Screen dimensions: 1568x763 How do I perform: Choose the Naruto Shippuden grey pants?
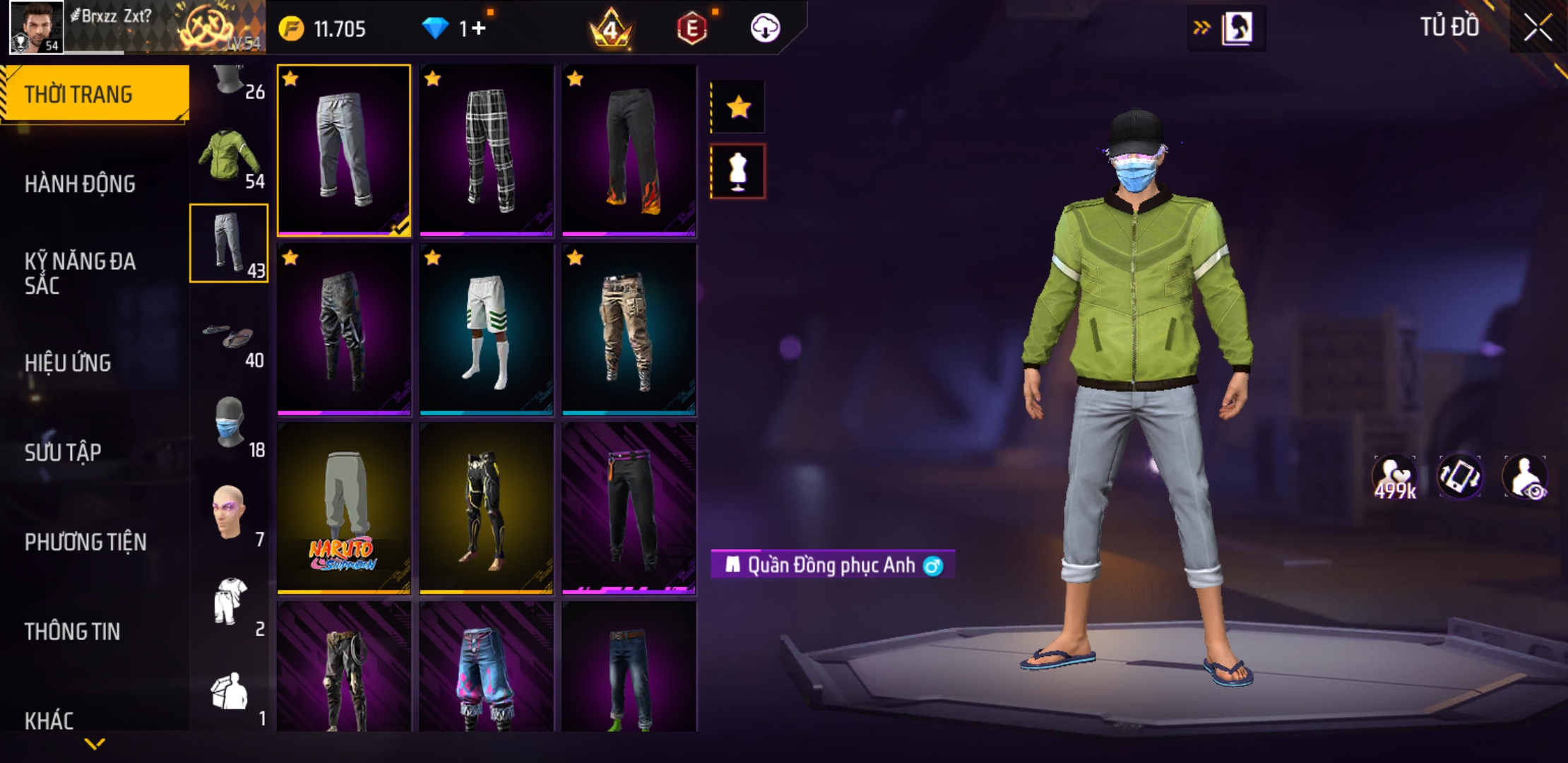pyautogui.click(x=344, y=509)
